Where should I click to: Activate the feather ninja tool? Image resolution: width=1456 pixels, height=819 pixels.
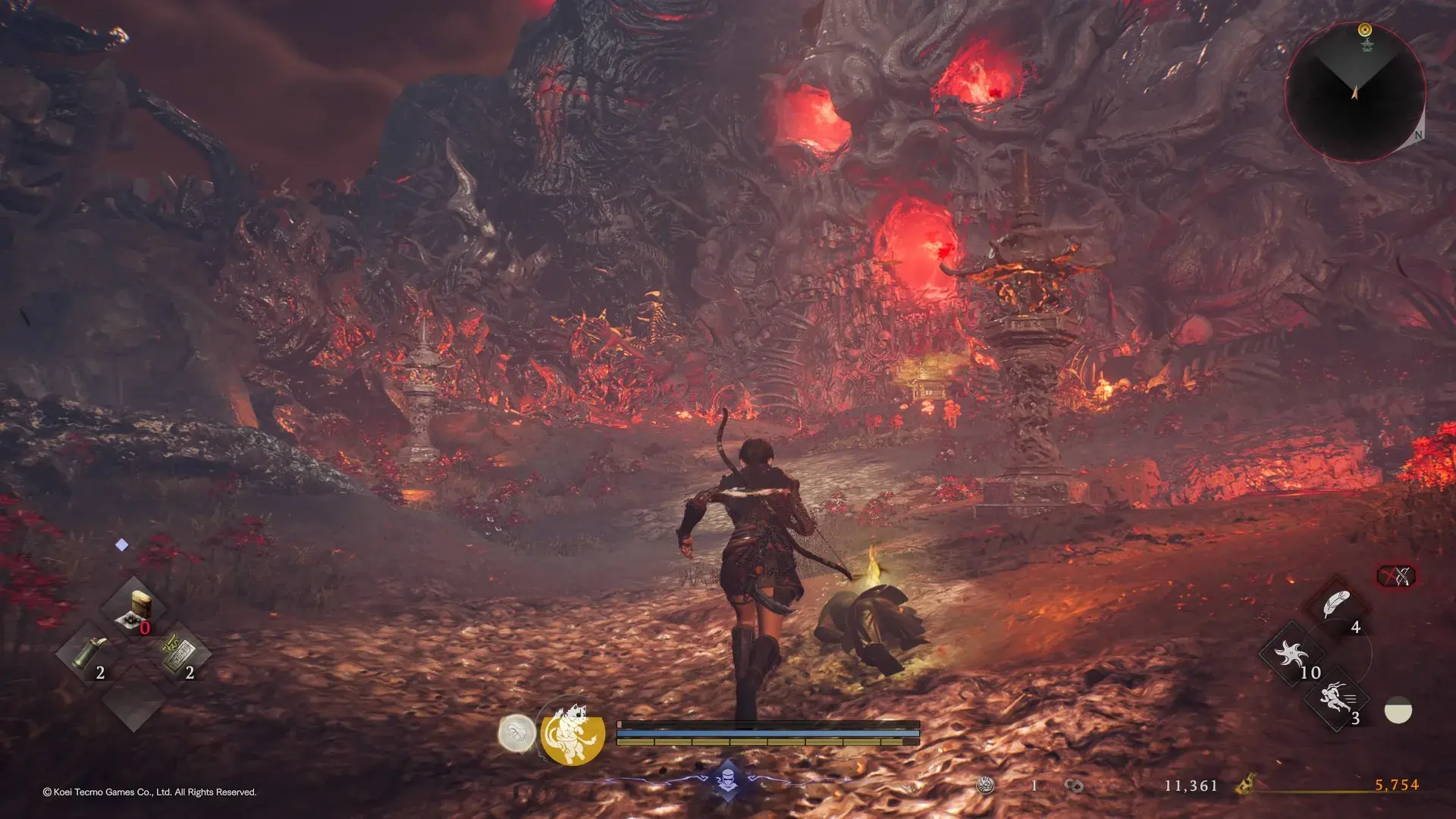(x=1336, y=606)
